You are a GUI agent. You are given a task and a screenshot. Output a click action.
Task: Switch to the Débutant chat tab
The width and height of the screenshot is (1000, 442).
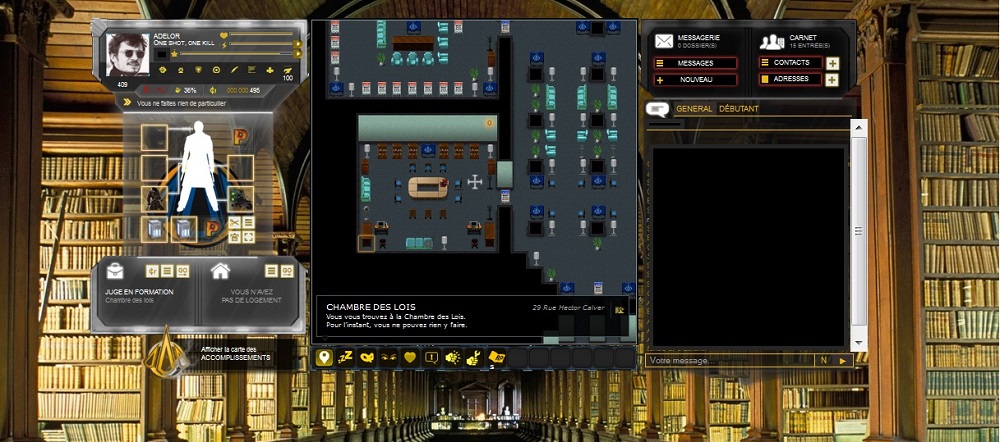tap(739, 109)
